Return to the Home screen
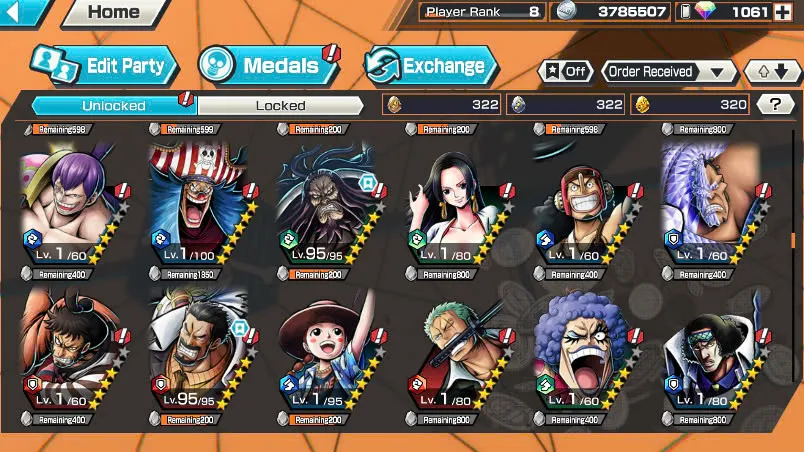804x452 pixels. [x=112, y=13]
